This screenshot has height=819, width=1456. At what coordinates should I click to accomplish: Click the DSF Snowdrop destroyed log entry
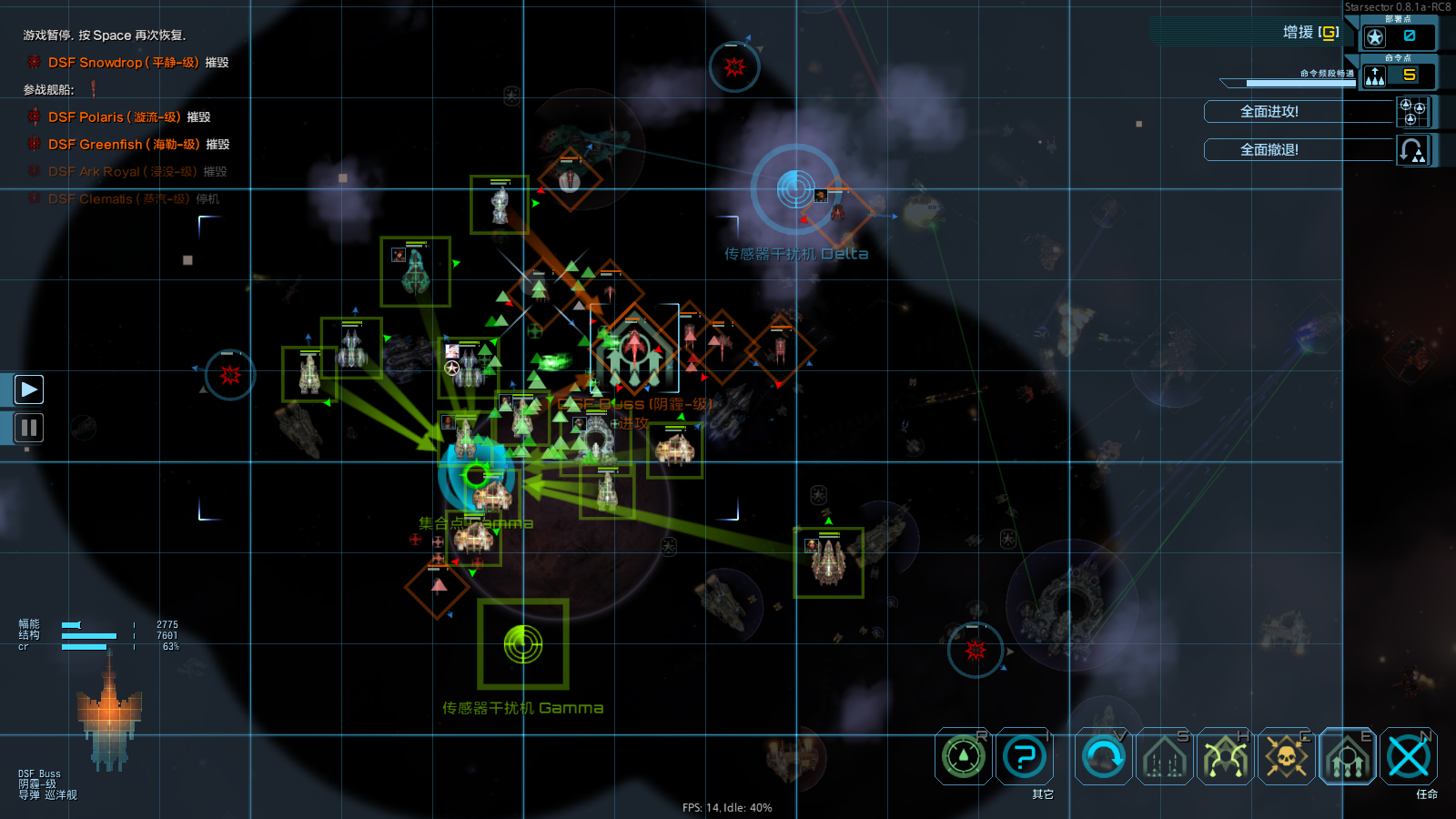pos(123,63)
